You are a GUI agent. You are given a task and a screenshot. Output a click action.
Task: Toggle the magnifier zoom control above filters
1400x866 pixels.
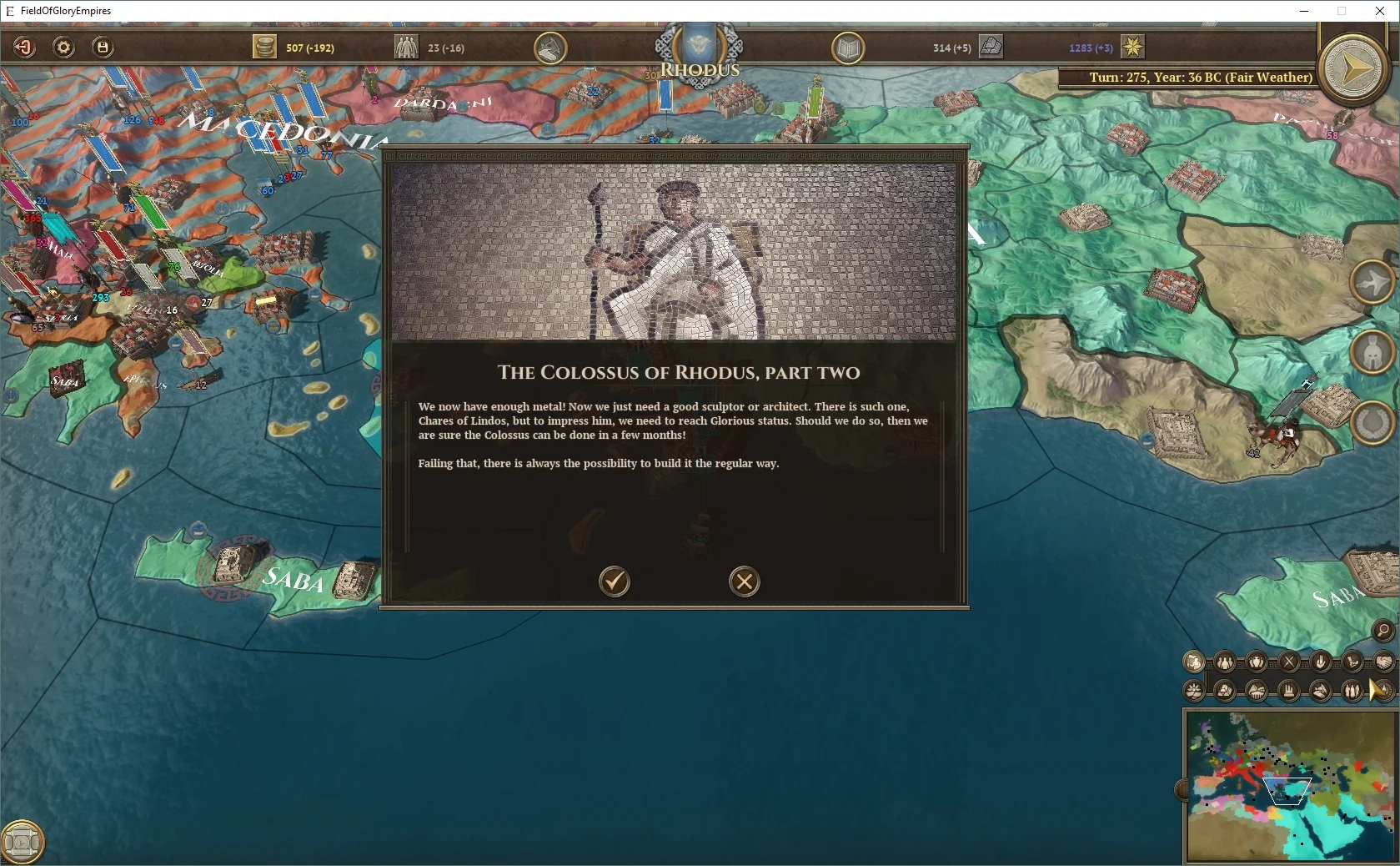click(x=1382, y=632)
